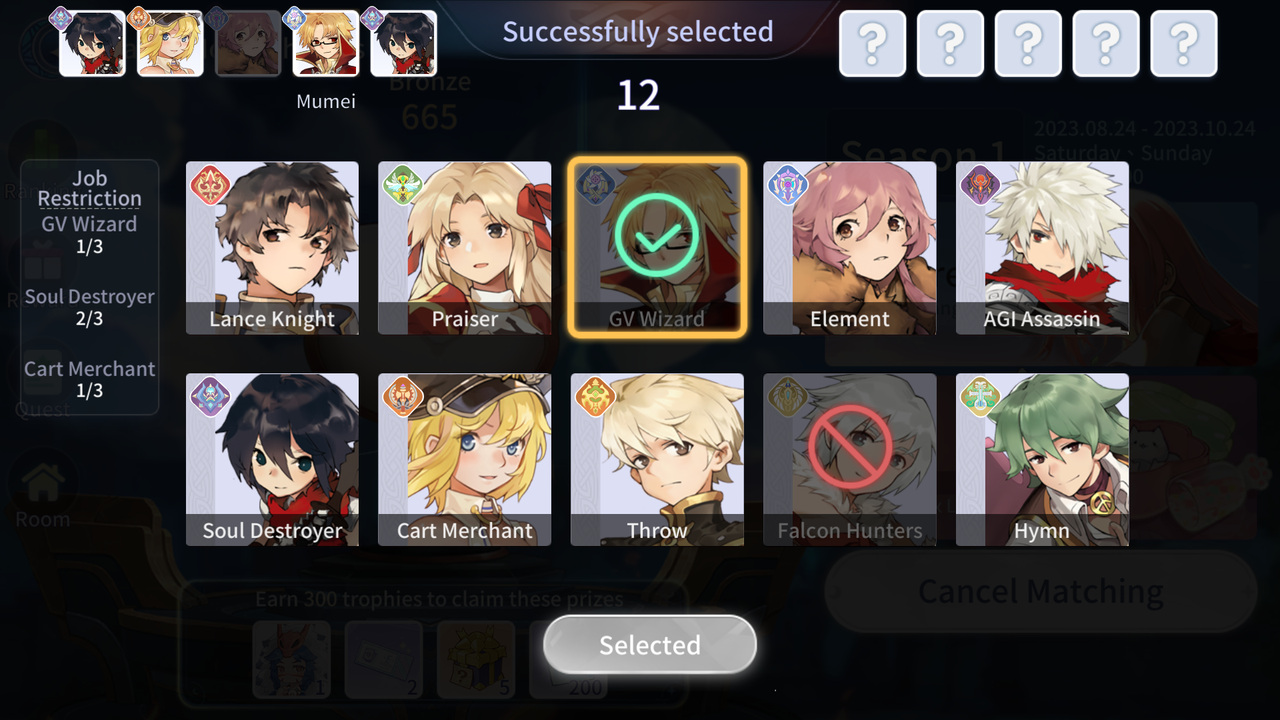The image size is (1280, 720).
Task: Select the Lance Knight job card
Action: (x=272, y=248)
